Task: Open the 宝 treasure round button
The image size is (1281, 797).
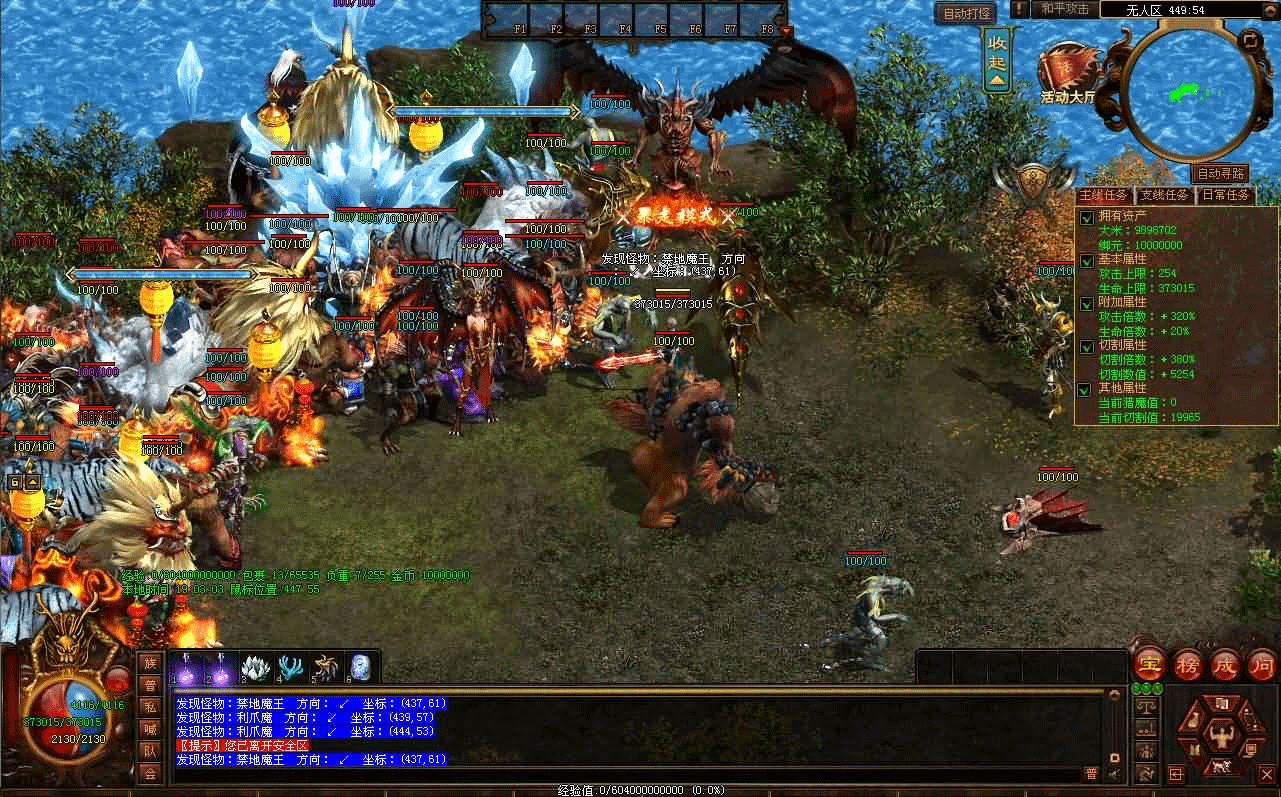Action: [1149, 666]
